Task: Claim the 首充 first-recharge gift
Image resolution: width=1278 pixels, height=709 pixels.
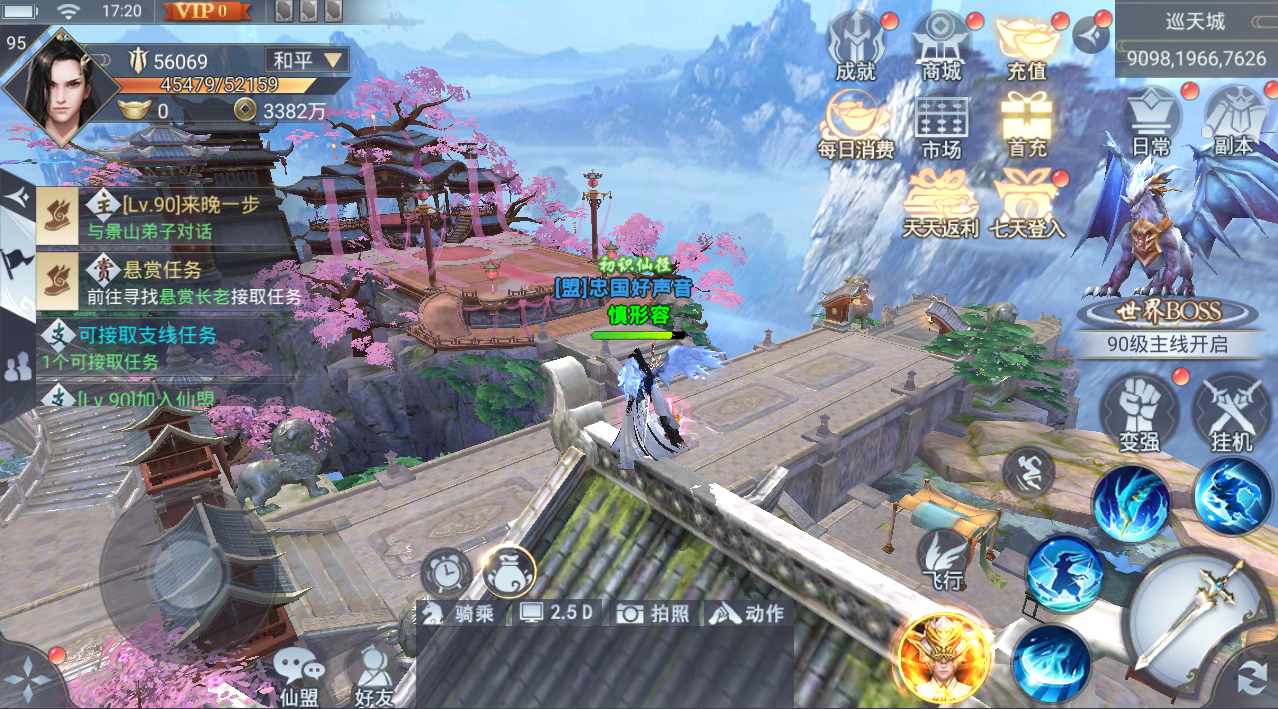Action: click(x=1027, y=125)
